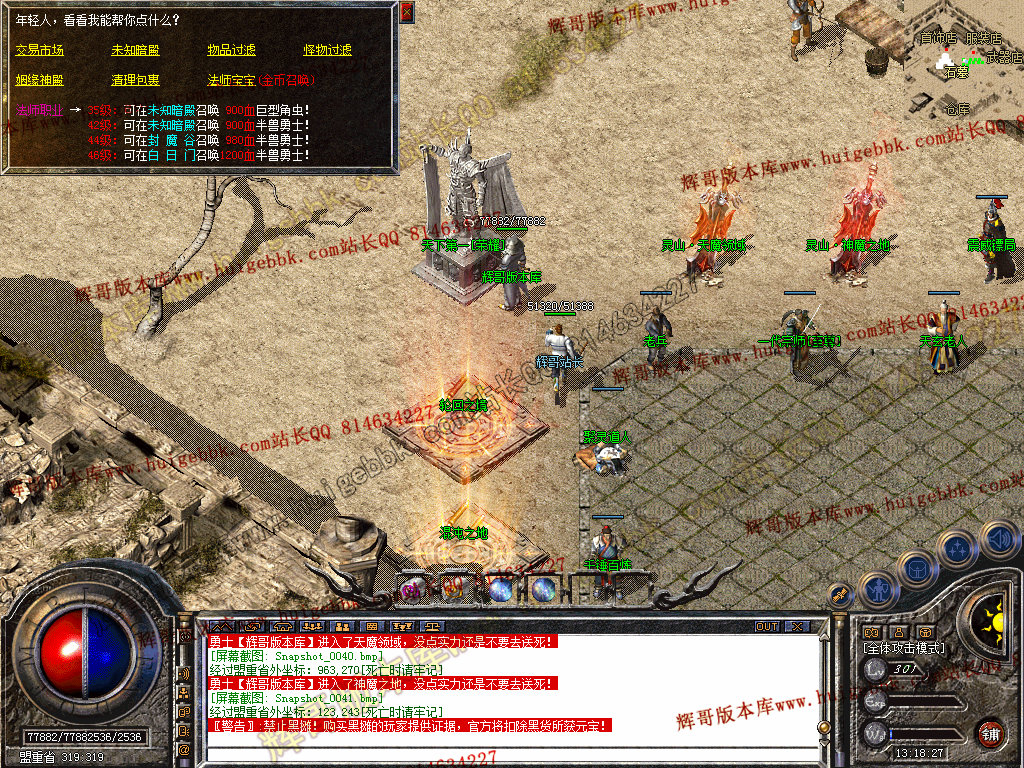Click the chat text input line

coord(510,752)
